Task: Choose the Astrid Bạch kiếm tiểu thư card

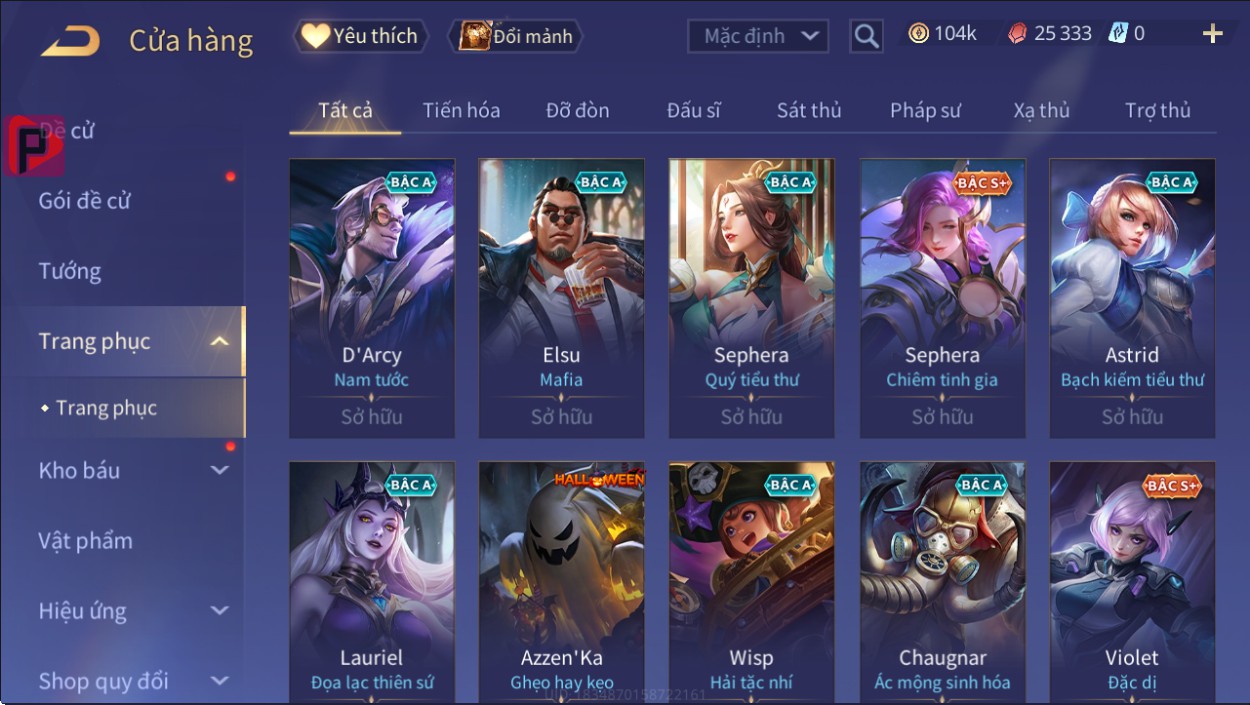Action: [1132, 297]
